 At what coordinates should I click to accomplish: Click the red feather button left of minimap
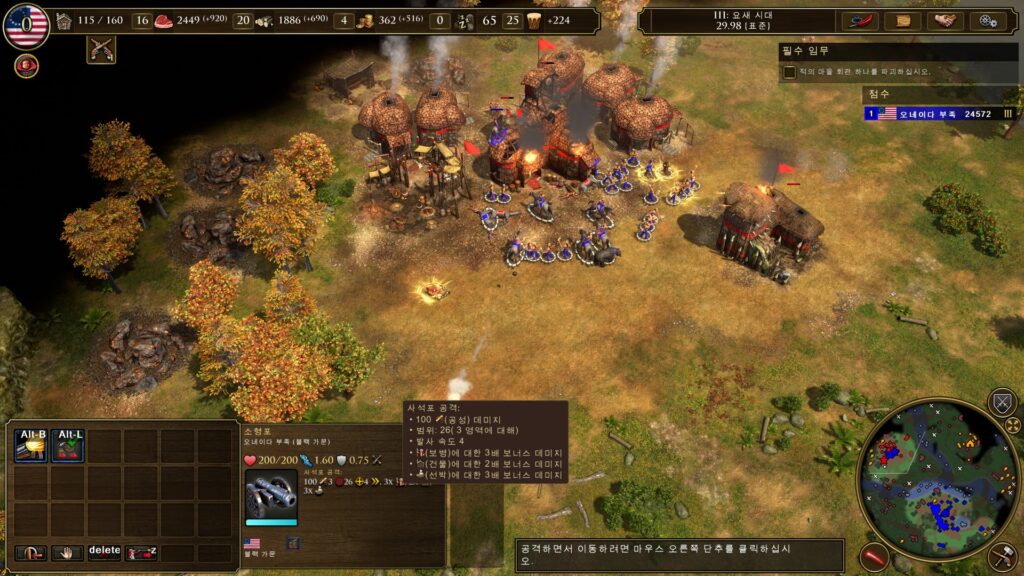(x=875, y=557)
